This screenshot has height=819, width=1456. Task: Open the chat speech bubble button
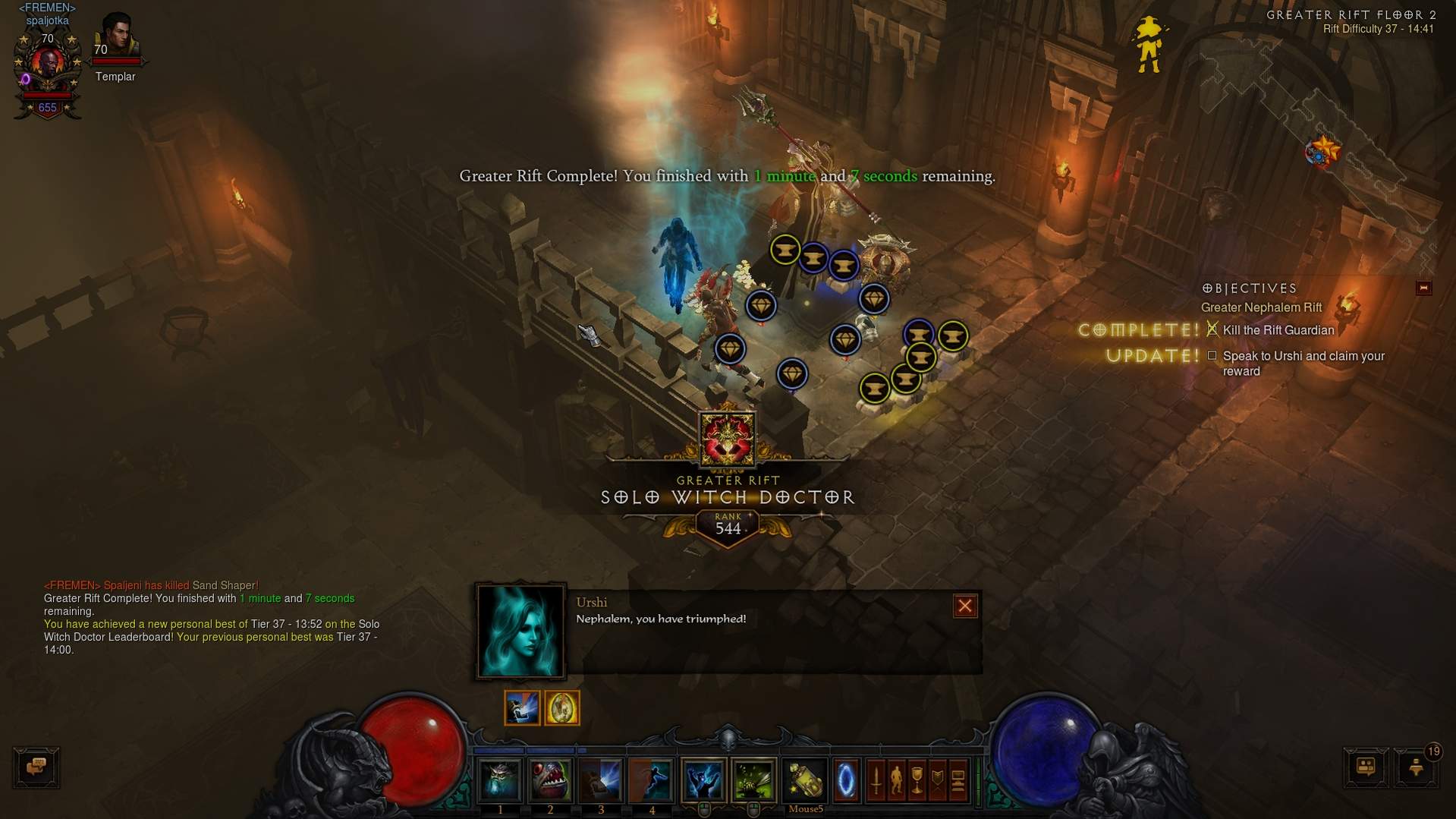(x=36, y=767)
